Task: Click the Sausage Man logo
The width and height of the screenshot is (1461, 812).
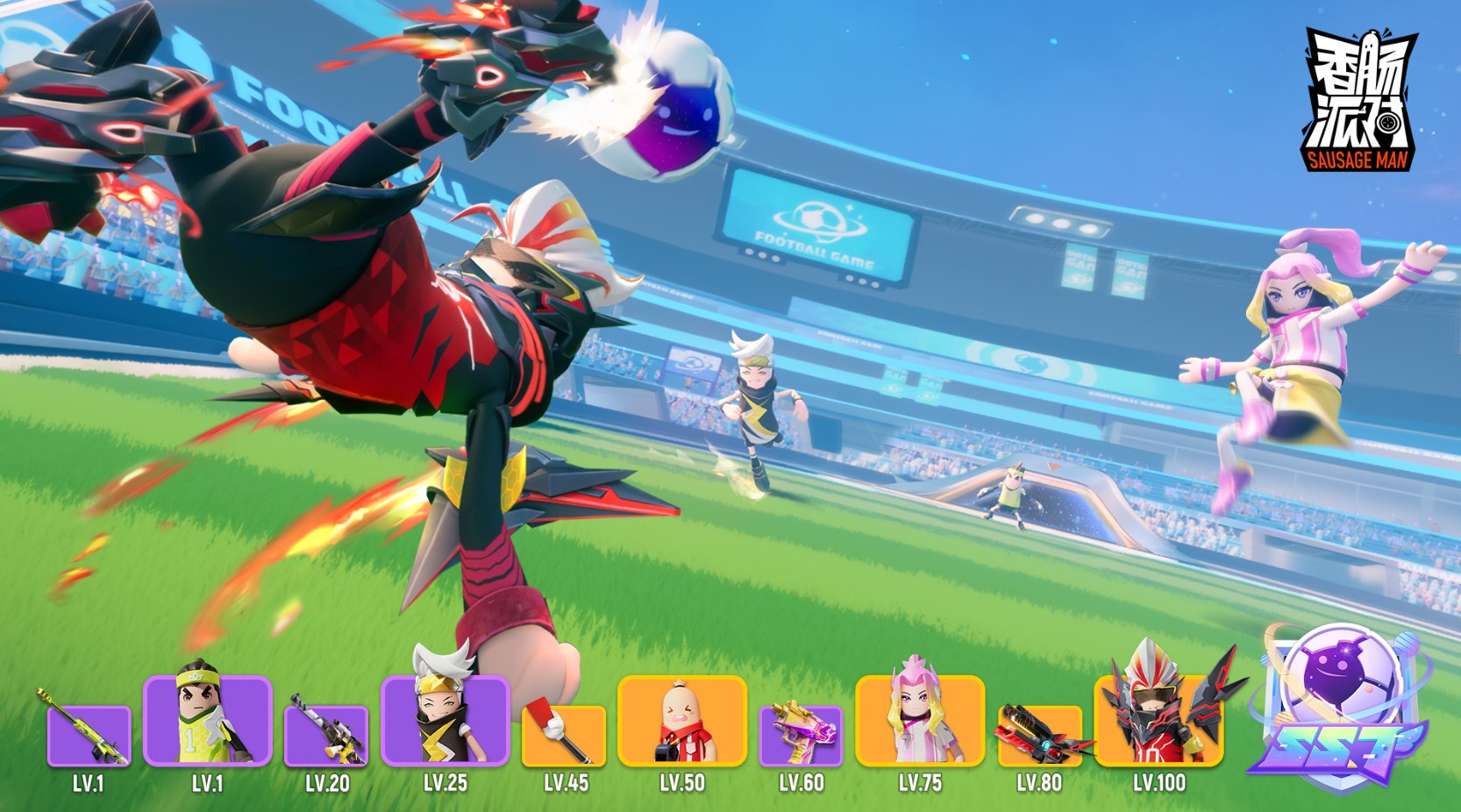Action: pos(1358,99)
